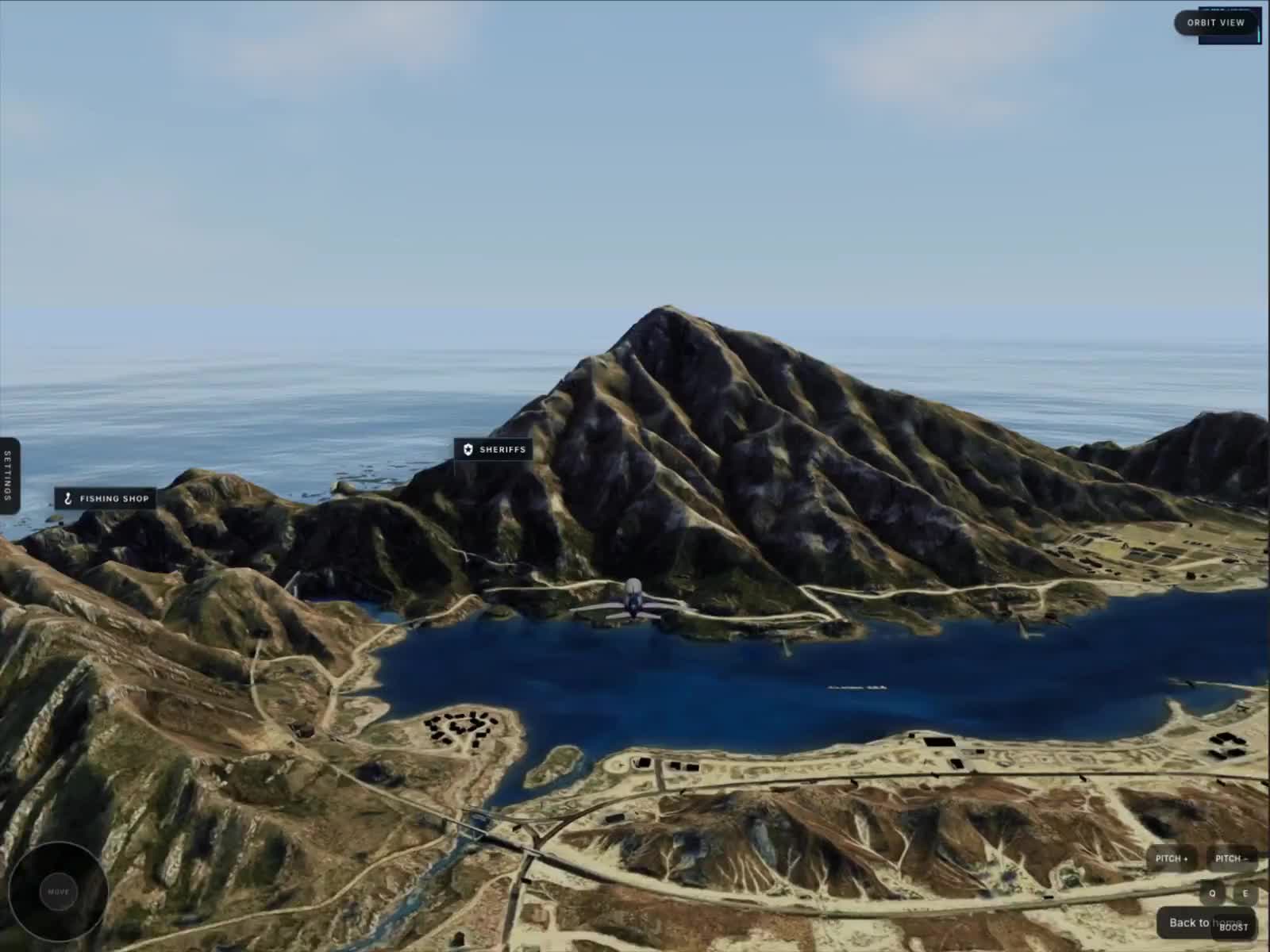Screen dimensions: 1270x952
Task: Select the Fishing Shop map marker
Action: point(106,499)
